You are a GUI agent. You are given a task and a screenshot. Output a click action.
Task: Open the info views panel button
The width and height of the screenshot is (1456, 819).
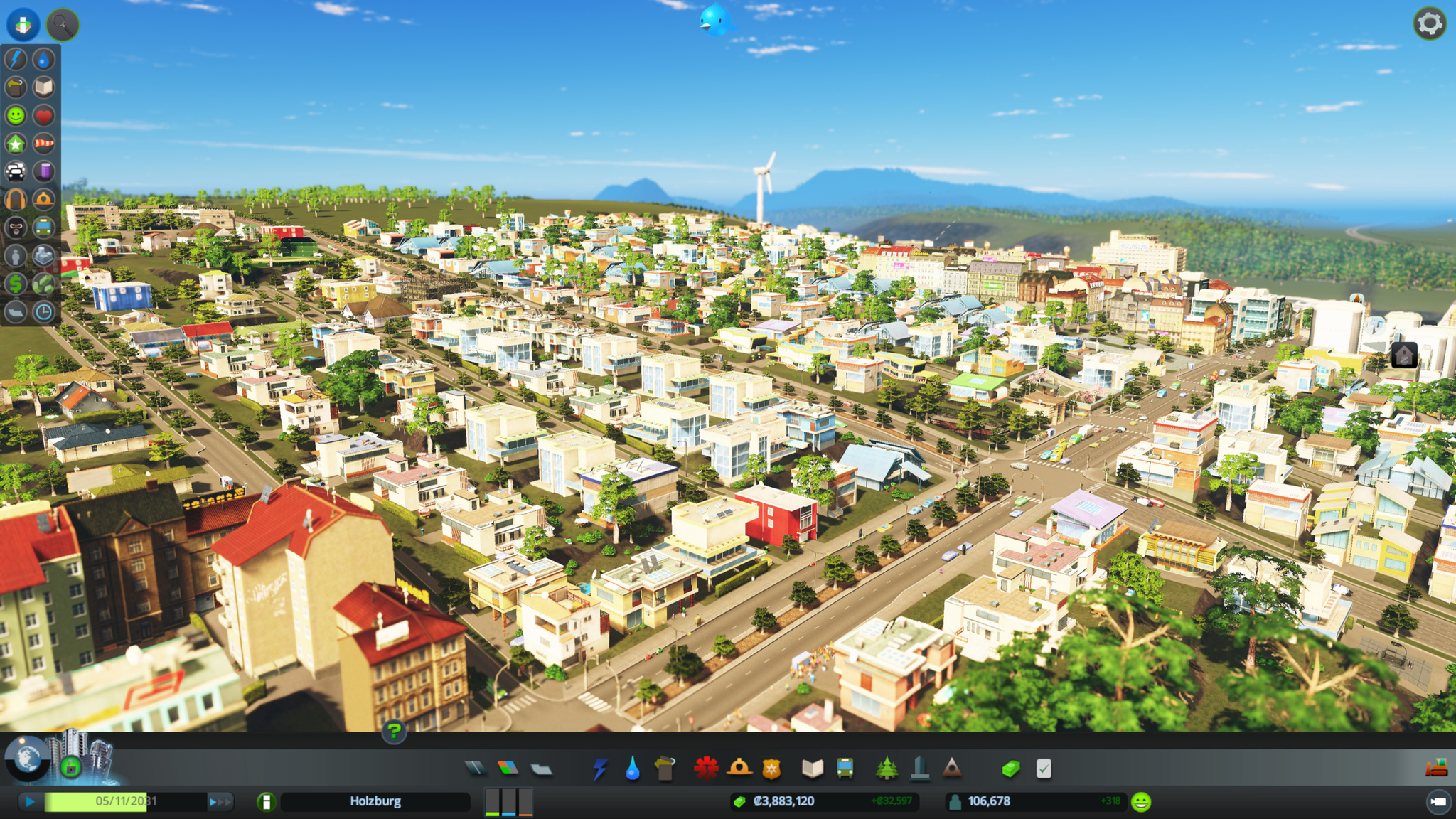[23, 25]
